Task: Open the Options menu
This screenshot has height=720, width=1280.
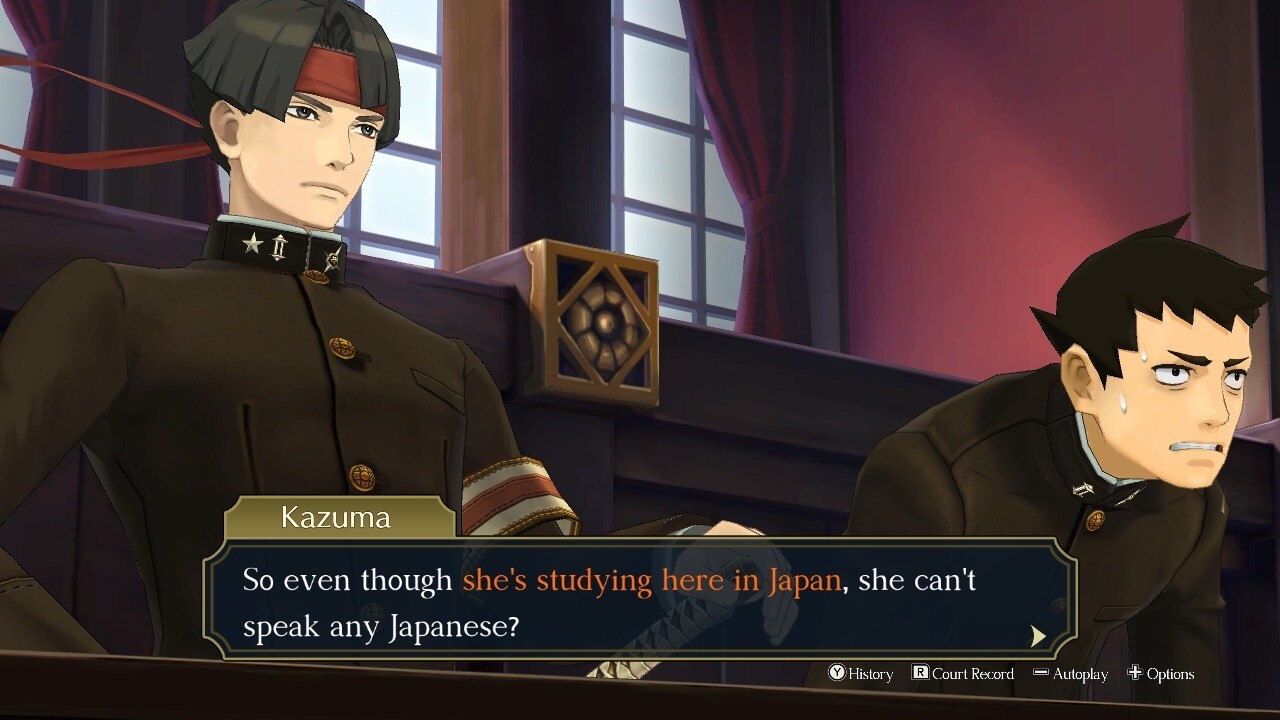Action: [x=1161, y=674]
